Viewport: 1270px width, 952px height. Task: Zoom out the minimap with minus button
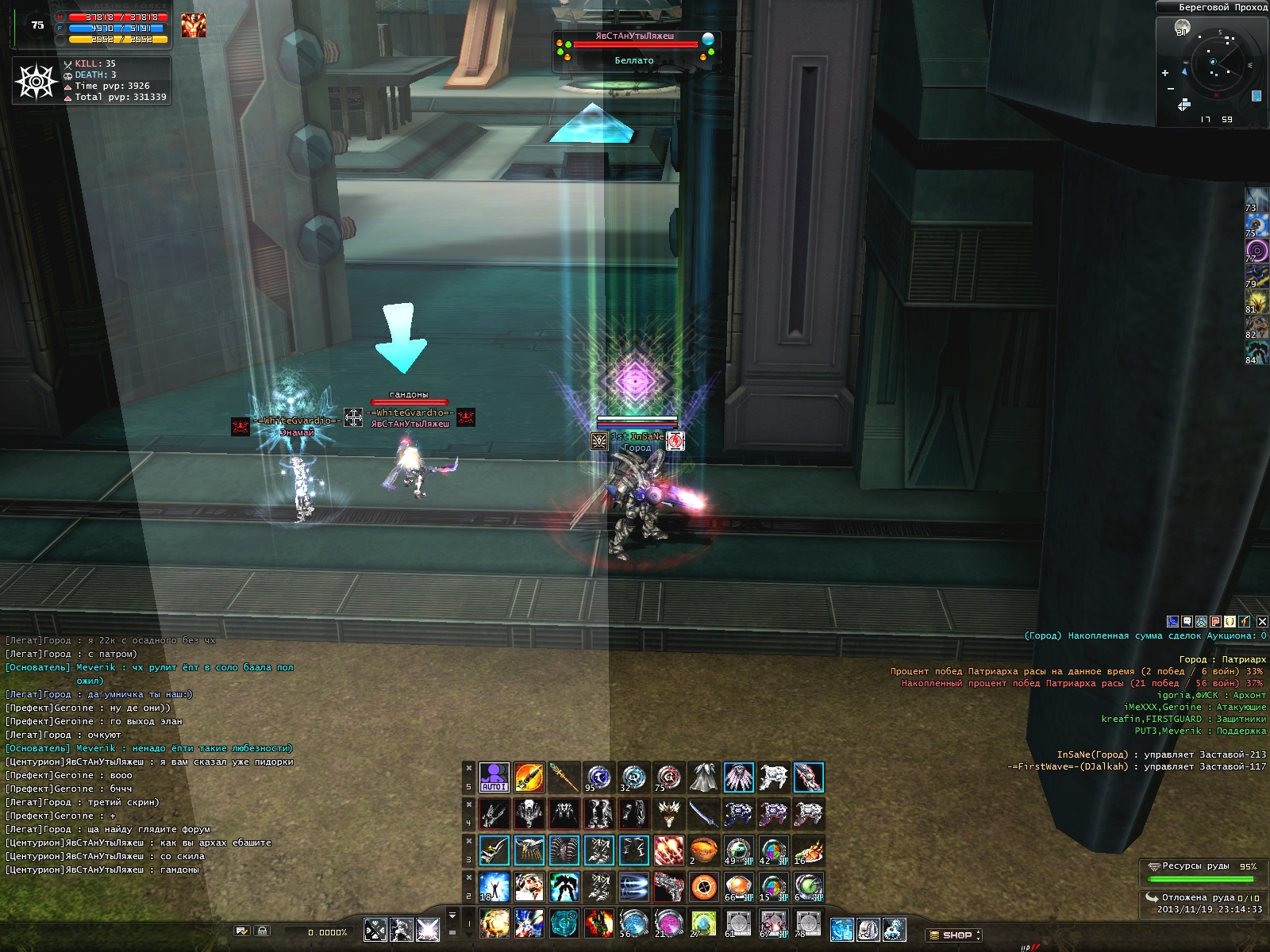coord(1171,89)
